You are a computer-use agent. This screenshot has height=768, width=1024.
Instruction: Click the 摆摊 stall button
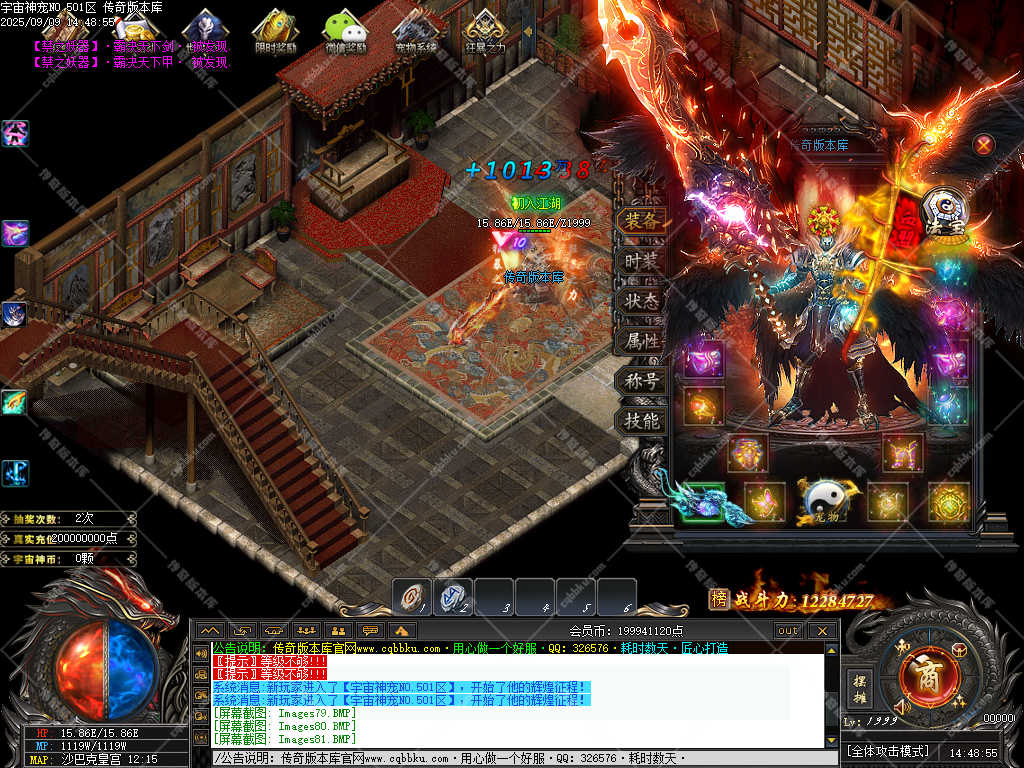860,687
